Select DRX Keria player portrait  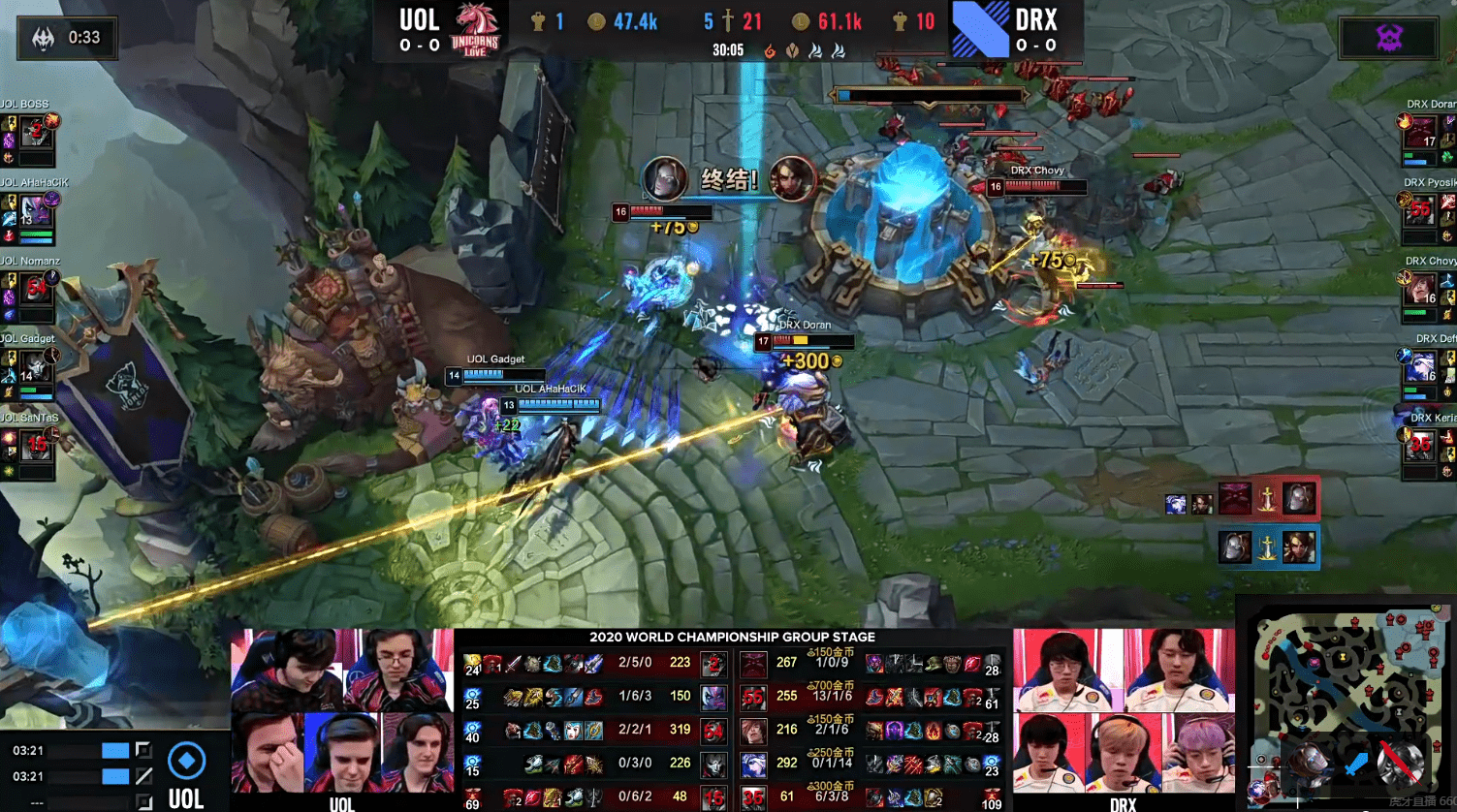tap(1421, 446)
